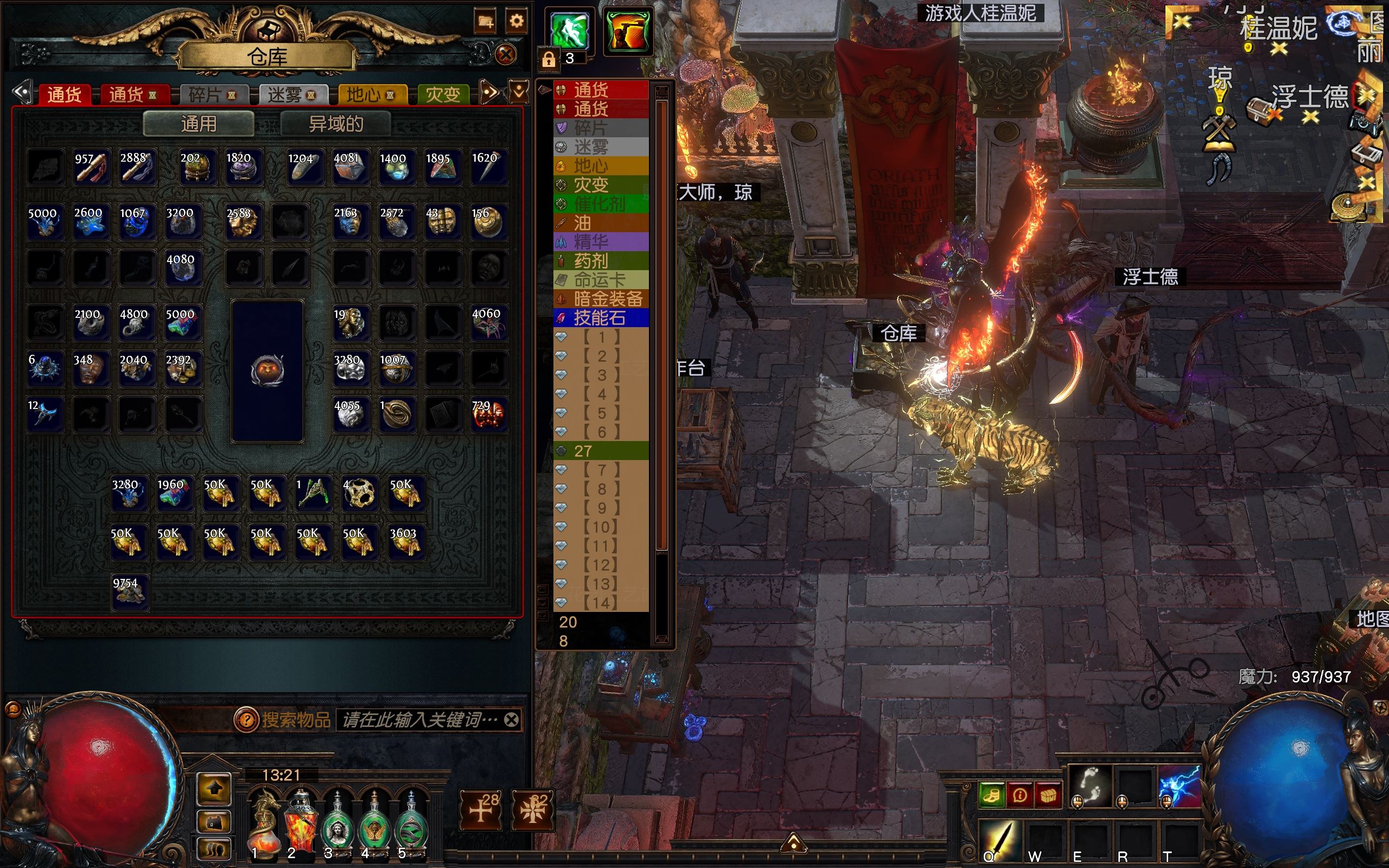Select the green tab numbered 27

(600, 451)
